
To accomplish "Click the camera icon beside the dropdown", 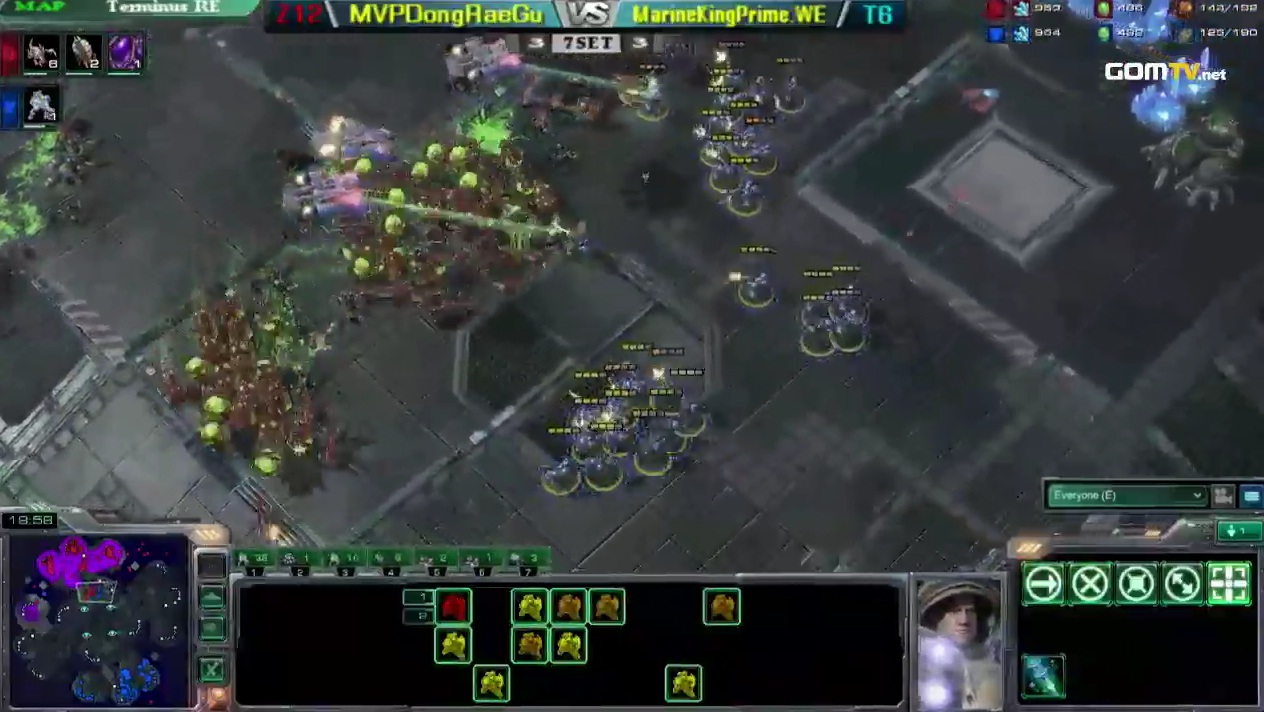I will pos(1222,495).
